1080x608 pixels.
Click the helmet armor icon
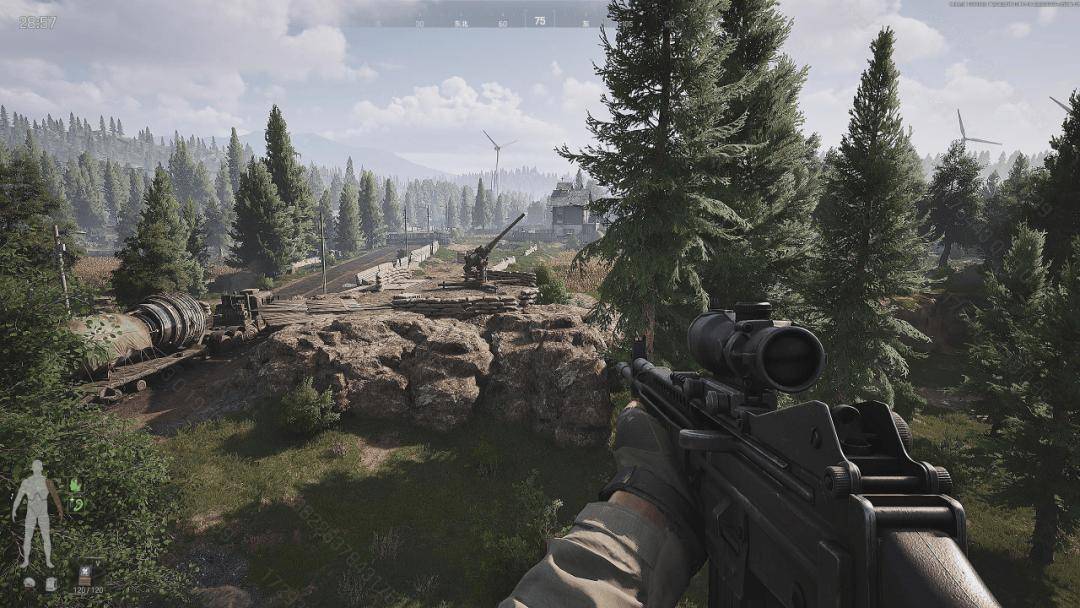30,583
